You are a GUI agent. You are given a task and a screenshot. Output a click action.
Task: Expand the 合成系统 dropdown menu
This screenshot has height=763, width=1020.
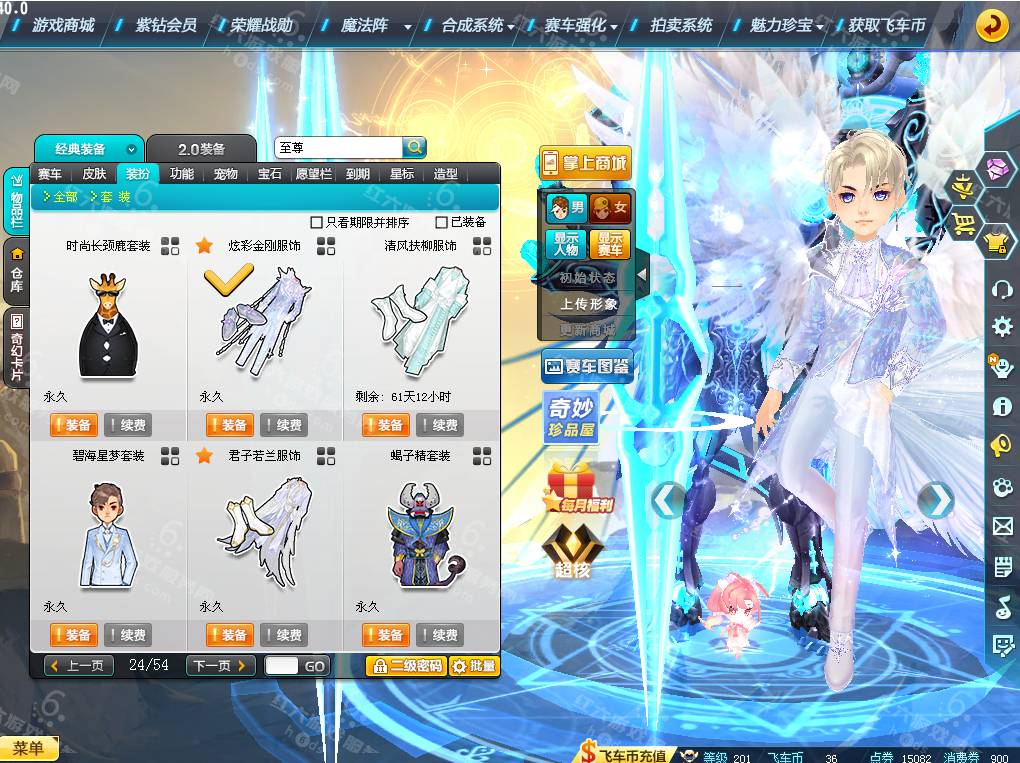[478, 25]
